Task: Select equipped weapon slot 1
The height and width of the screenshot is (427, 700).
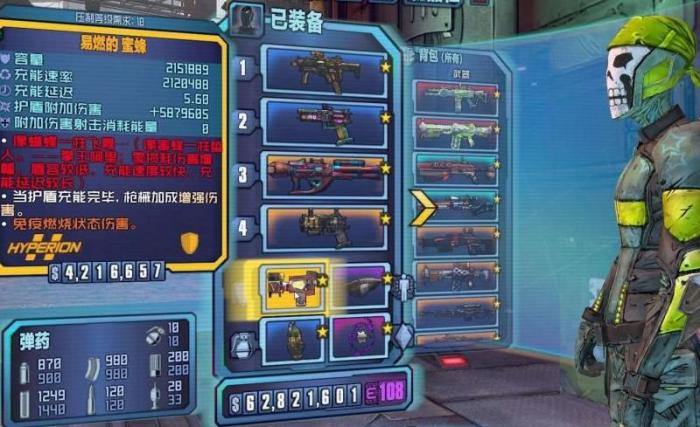Action: (325, 70)
